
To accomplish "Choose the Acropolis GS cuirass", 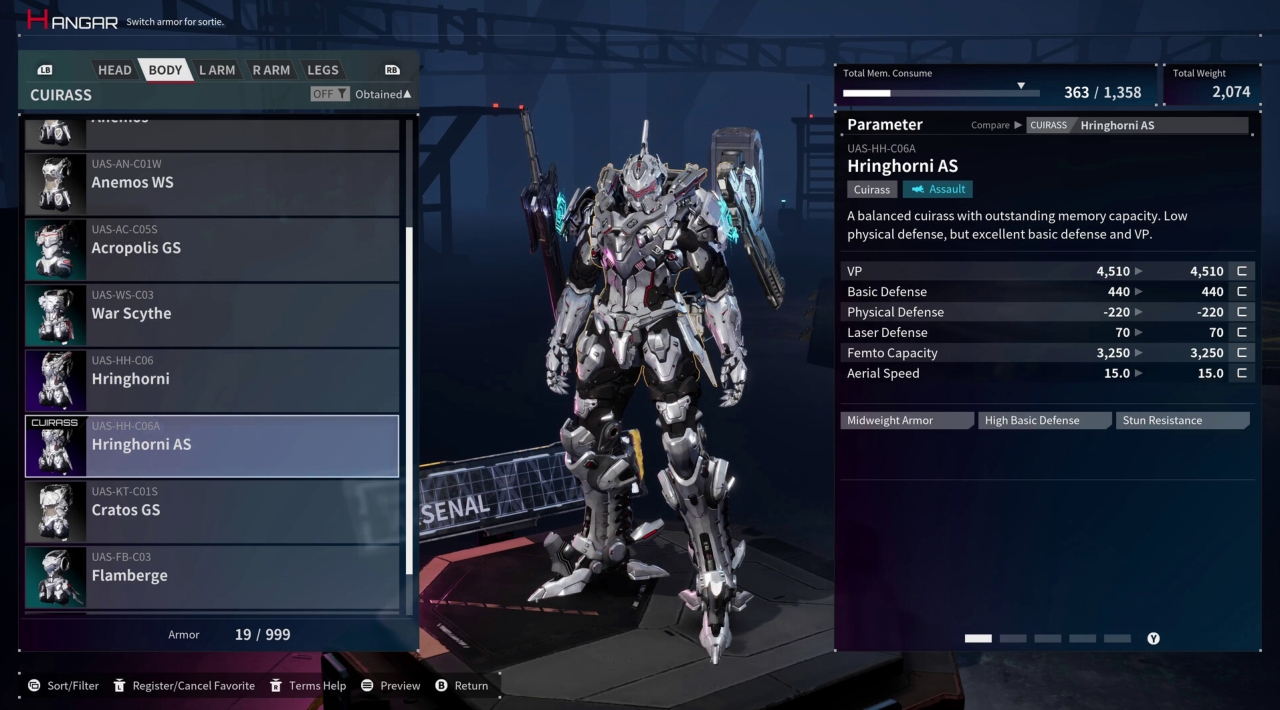I will [x=212, y=248].
